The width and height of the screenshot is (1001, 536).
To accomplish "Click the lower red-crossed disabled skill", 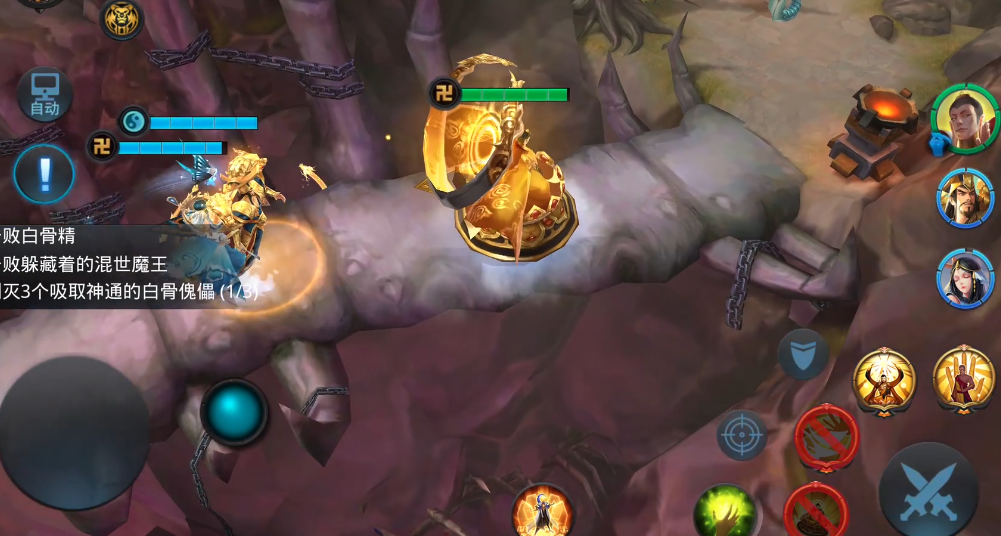I will [x=816, y=511].
